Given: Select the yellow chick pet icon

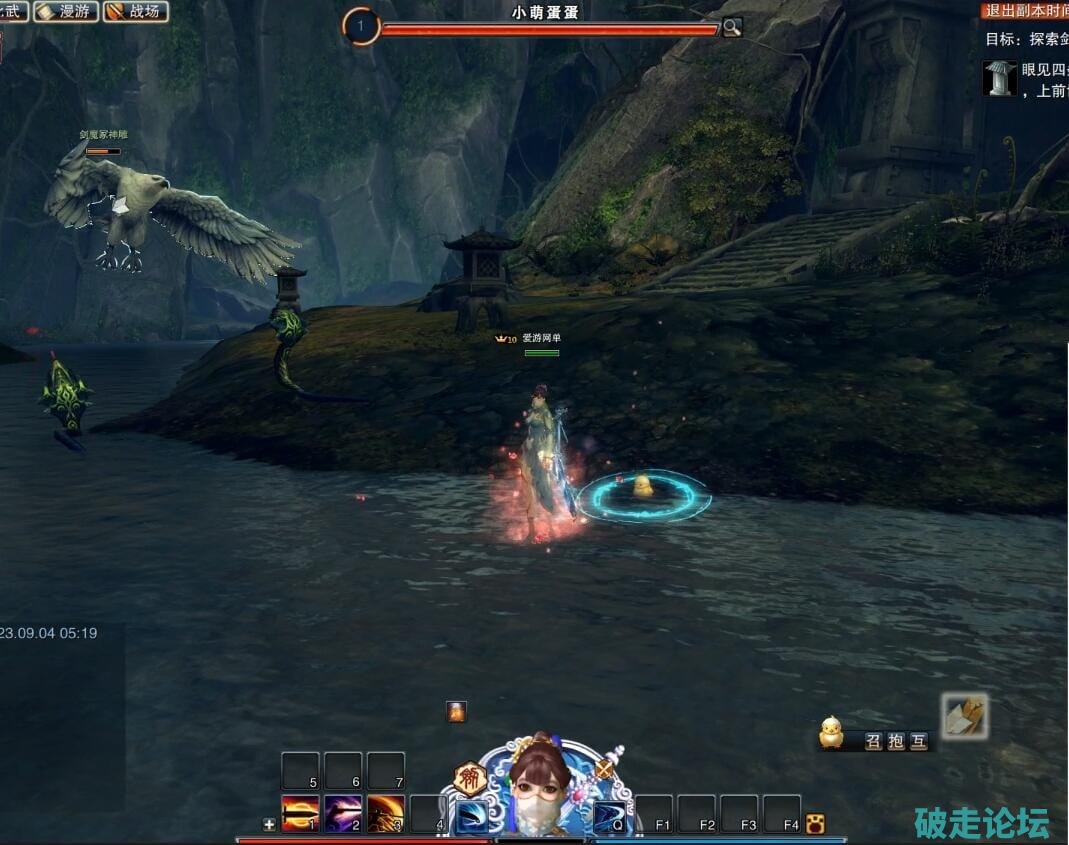Looking at the screenshot, I should click(831, 733).
